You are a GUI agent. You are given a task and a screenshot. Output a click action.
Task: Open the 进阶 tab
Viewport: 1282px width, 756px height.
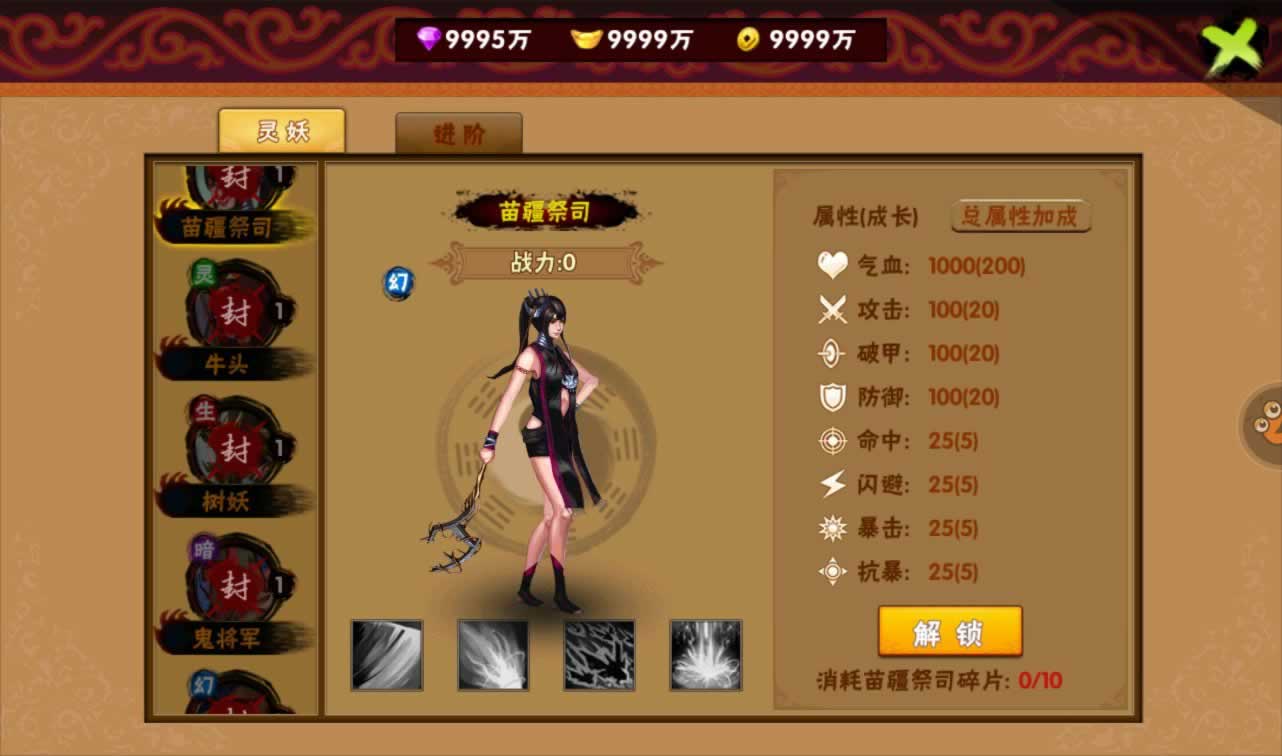pyautogui.click(x=459, y=134)
